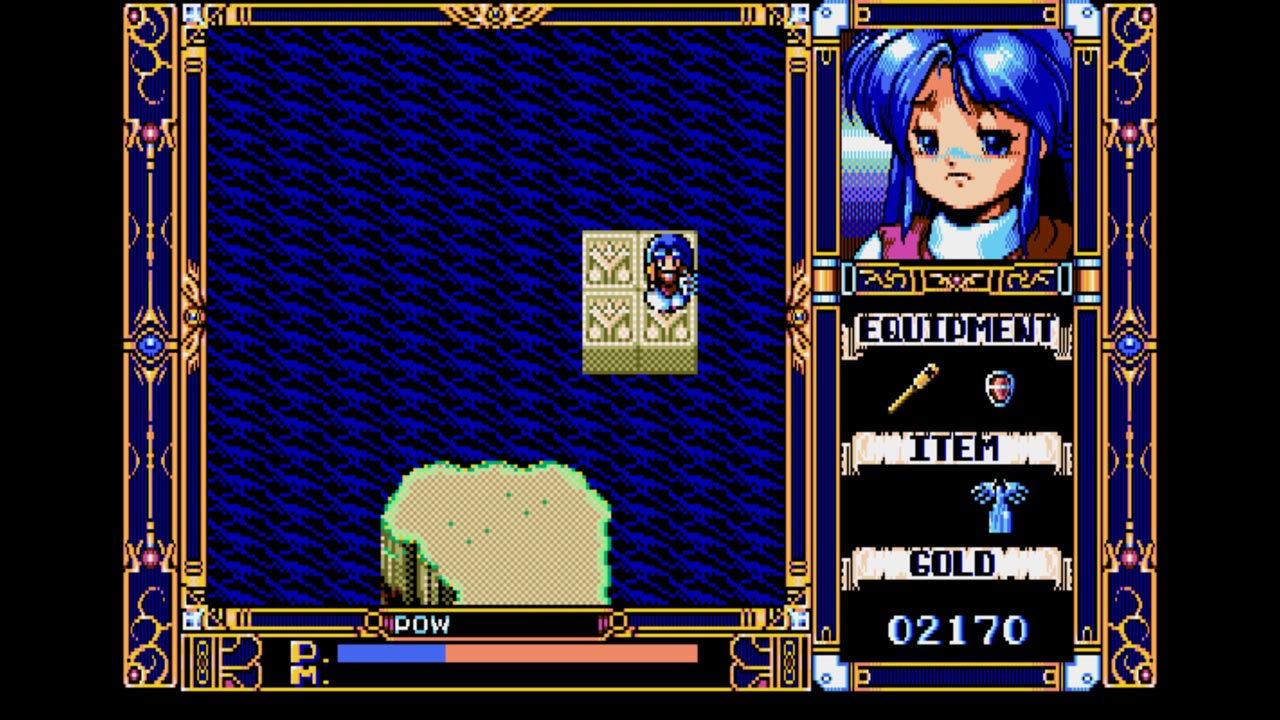Click the decorative gem on the left border frame
The image size is (1280, 720).
[148, 345]
